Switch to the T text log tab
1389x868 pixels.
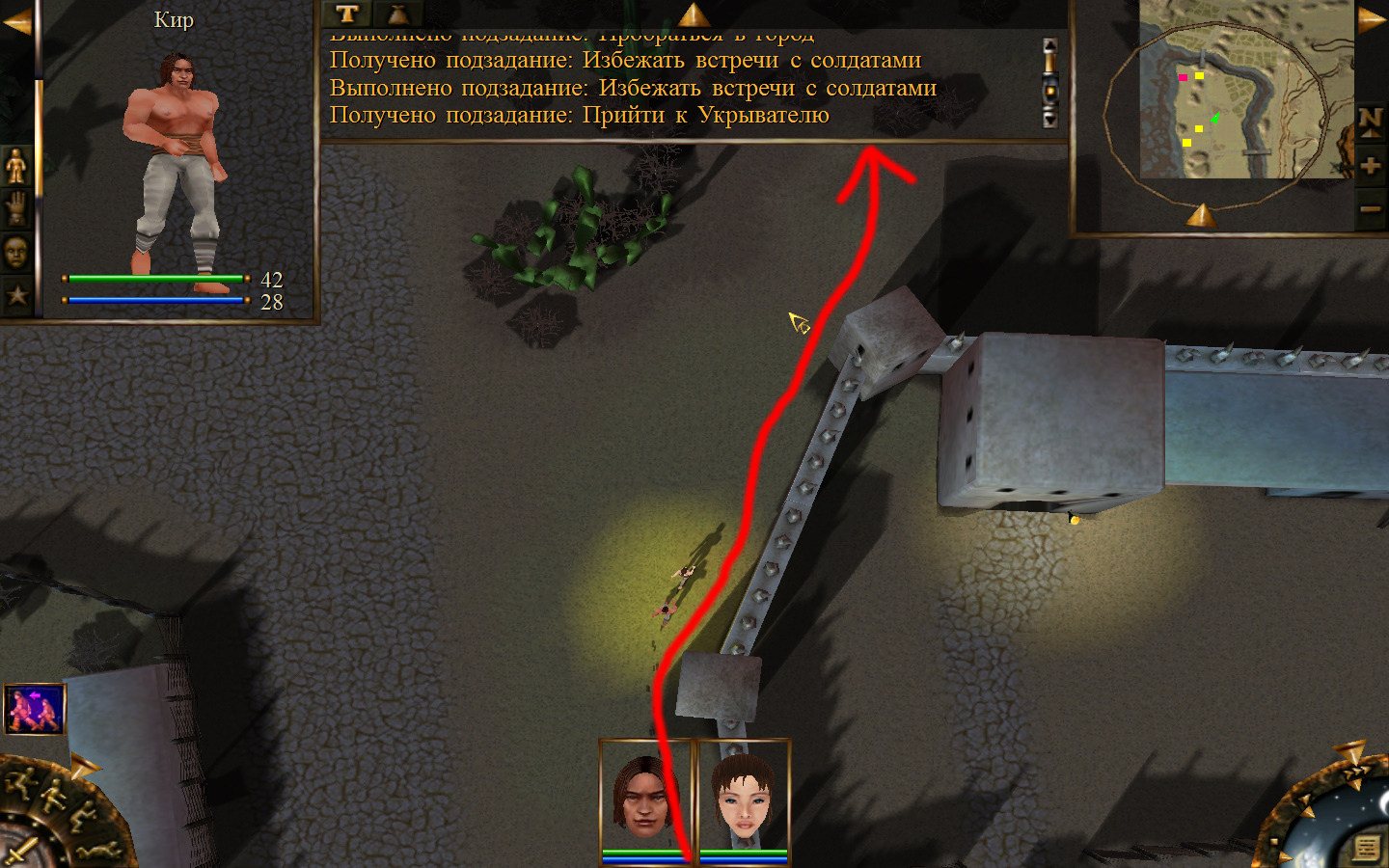(347, 14)
